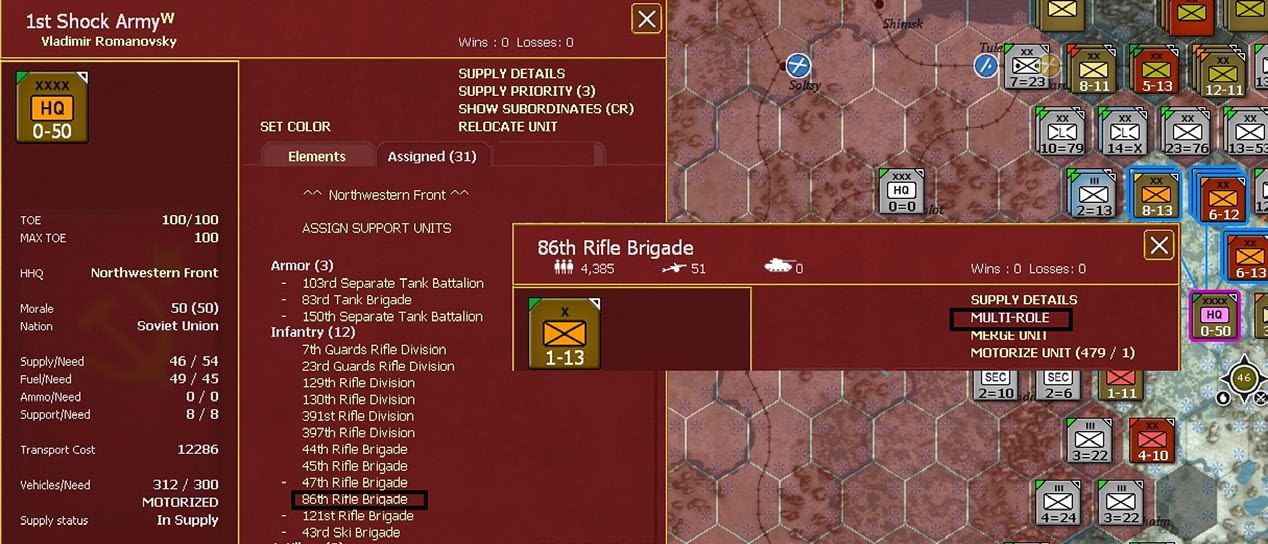This screenshot has width=1268, height=544.
Task: Choose Motorize Unit (479 / 1)
Action: pyautogui.click(x=1052, y=352)
